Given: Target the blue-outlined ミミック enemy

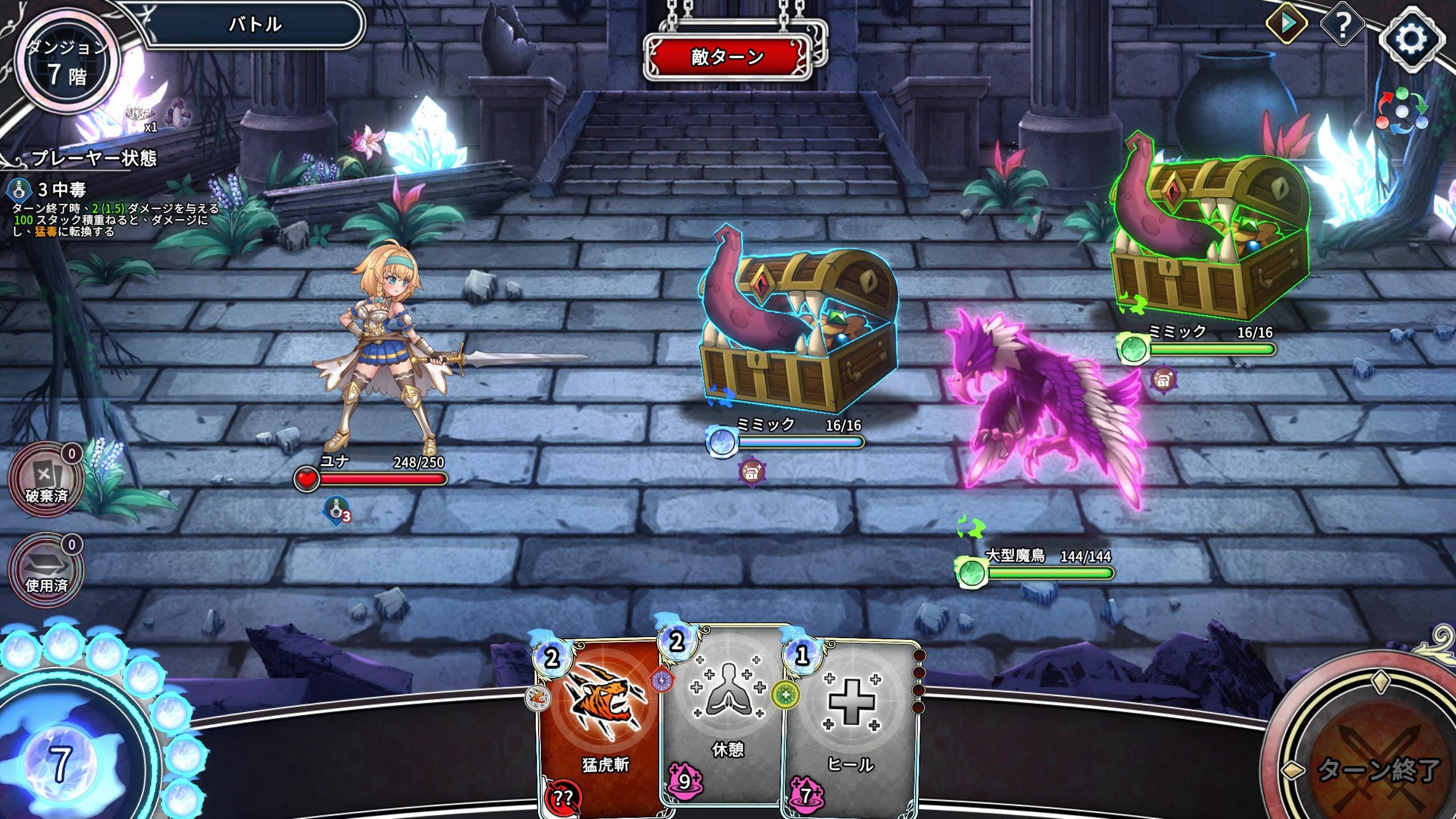Looking at the screenshot, I should click(796, 330).
